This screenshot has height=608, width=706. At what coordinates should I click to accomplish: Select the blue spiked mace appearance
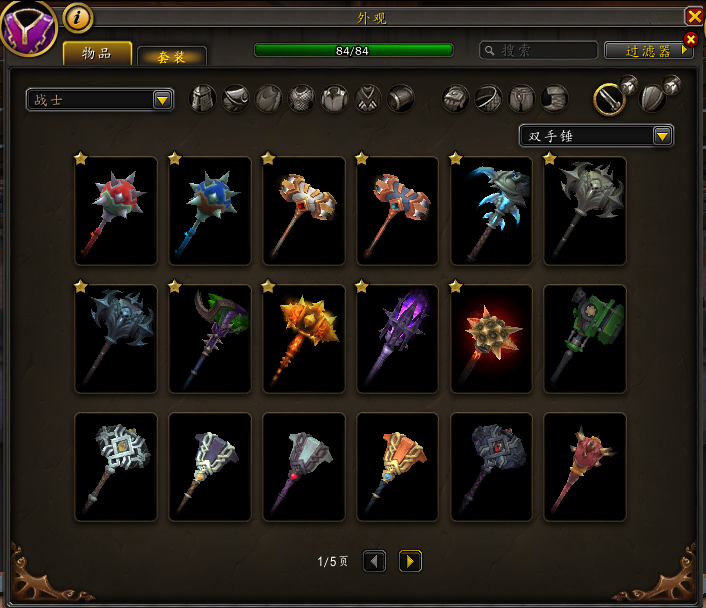click(210, 211)
